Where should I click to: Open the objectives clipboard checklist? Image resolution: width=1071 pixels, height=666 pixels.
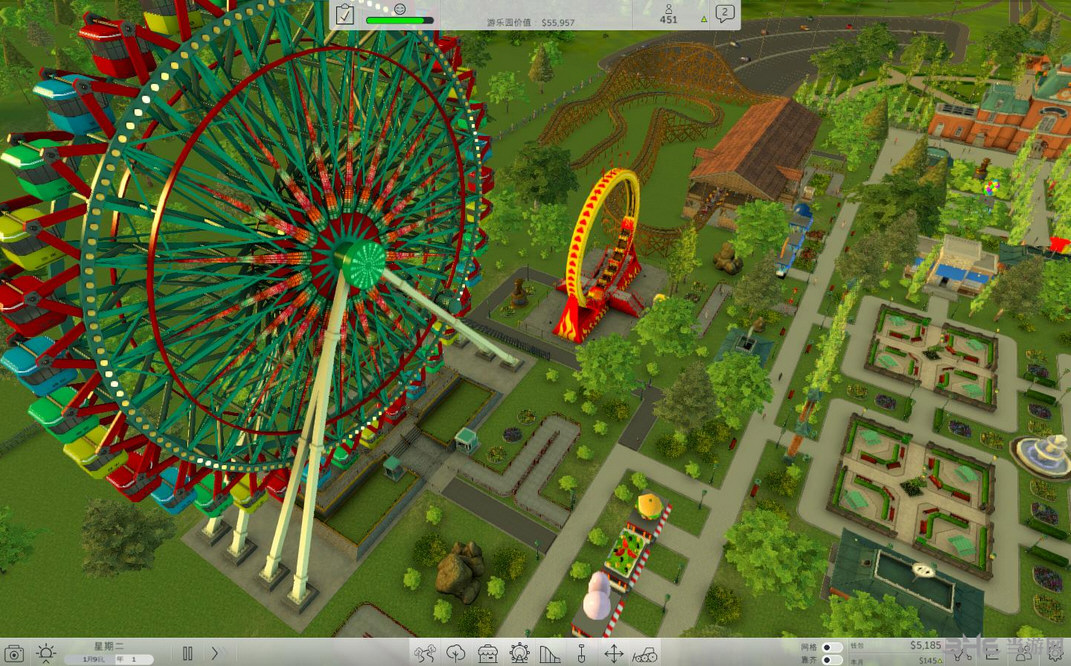point(345,14)
